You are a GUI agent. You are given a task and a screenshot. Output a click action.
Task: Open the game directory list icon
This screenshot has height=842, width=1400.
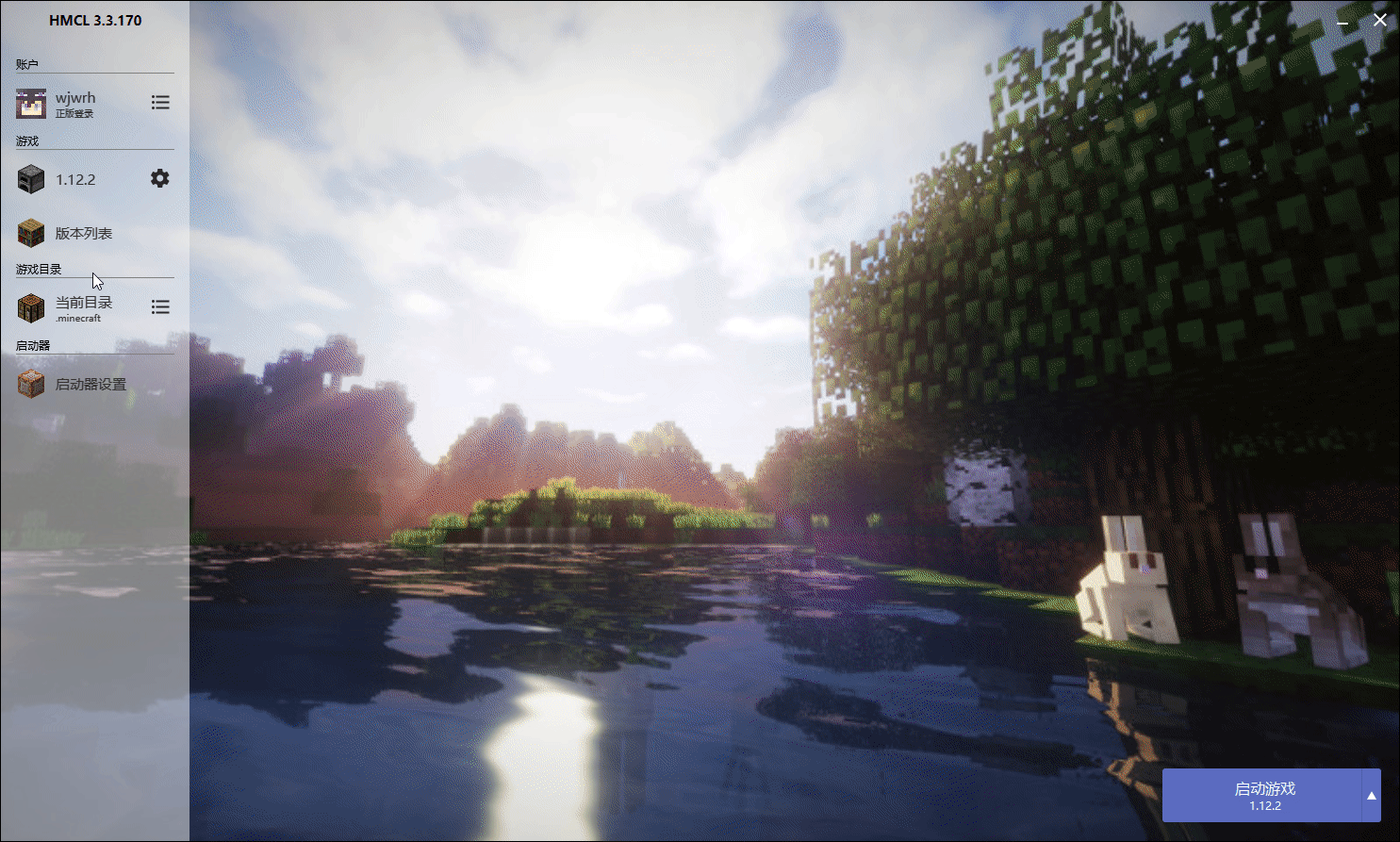(160, 307)
